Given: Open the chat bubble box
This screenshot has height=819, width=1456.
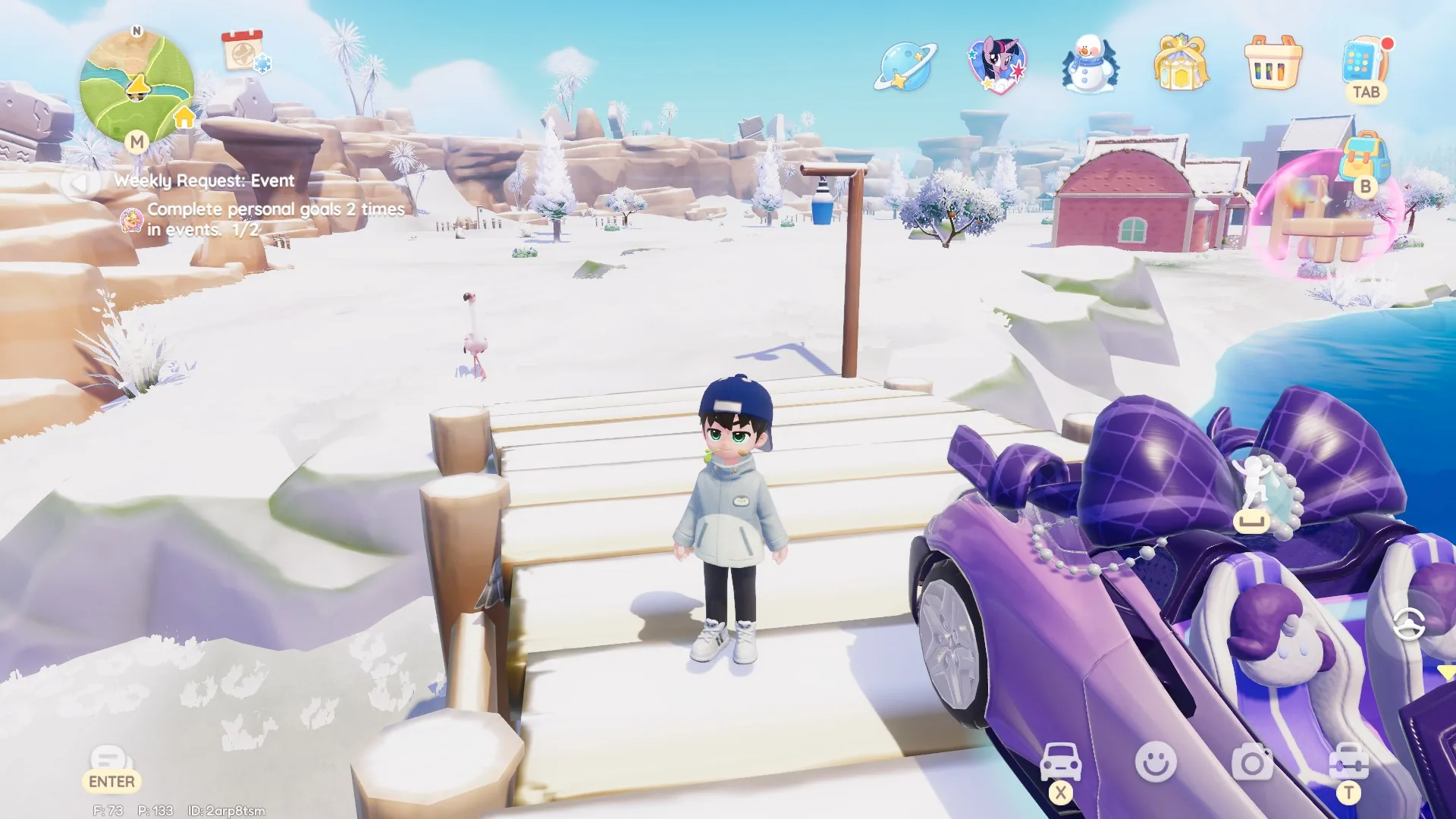Looking at the screenshot, I should pos(111,761).
